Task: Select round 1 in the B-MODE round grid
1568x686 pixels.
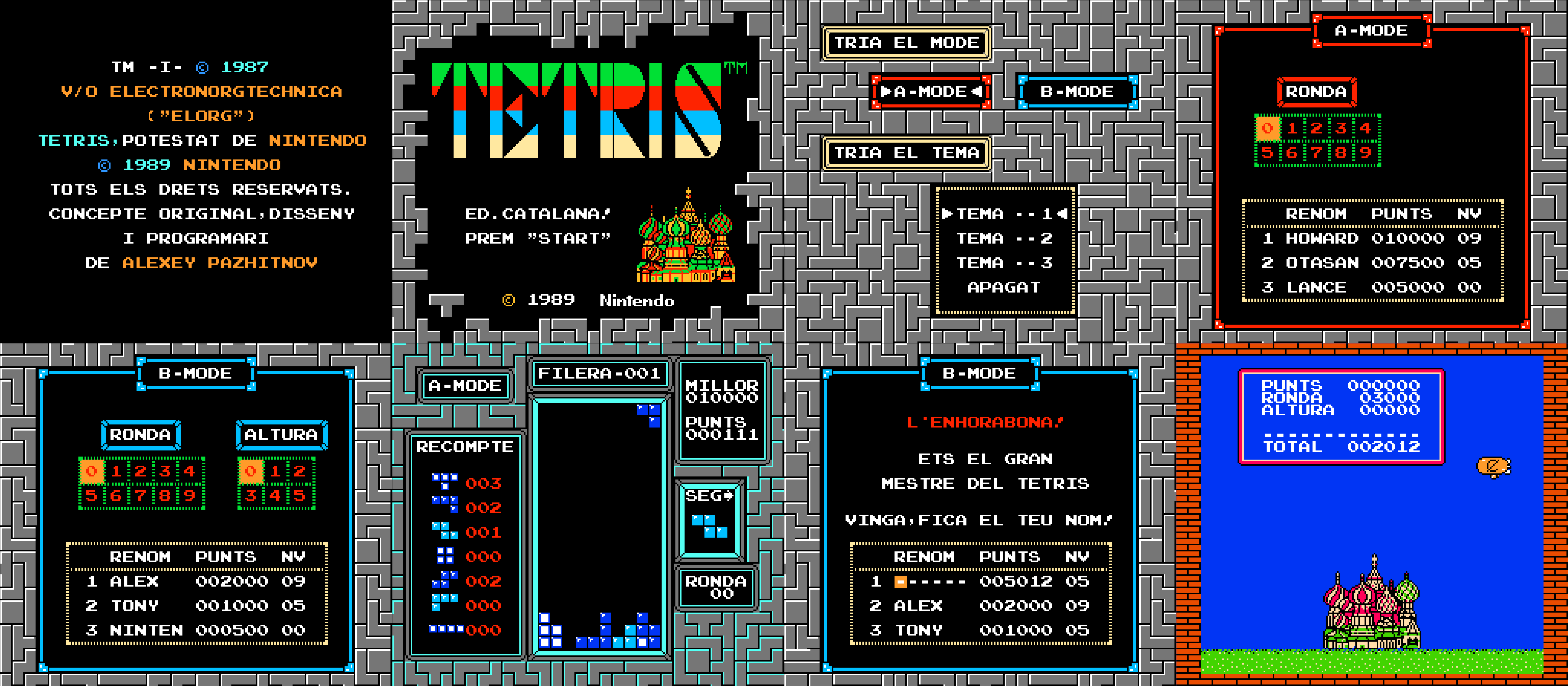Action: tap(116, 471)
